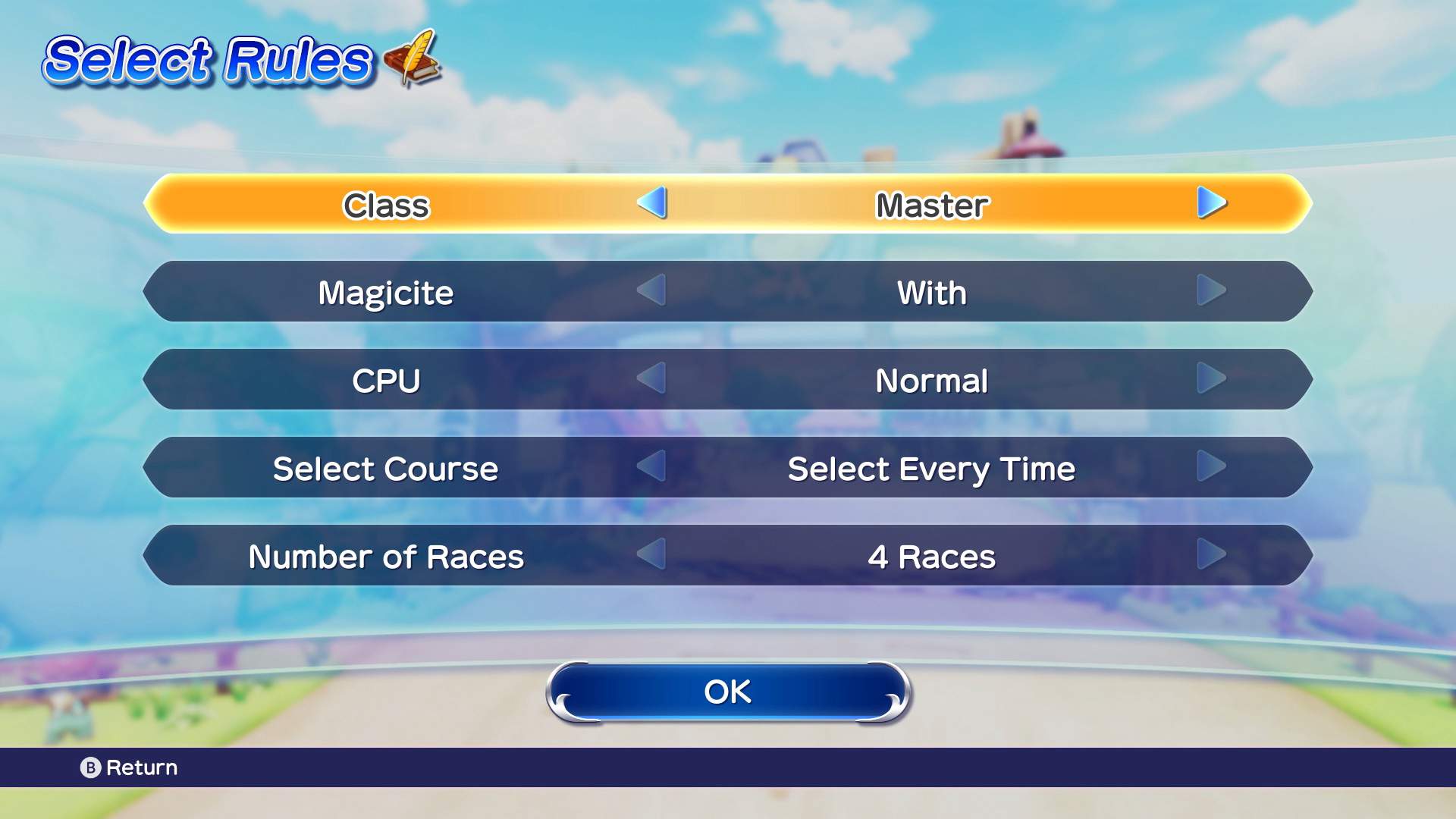Choose the CPU difficulty row

pyautogui.click(x=386, y=381)
